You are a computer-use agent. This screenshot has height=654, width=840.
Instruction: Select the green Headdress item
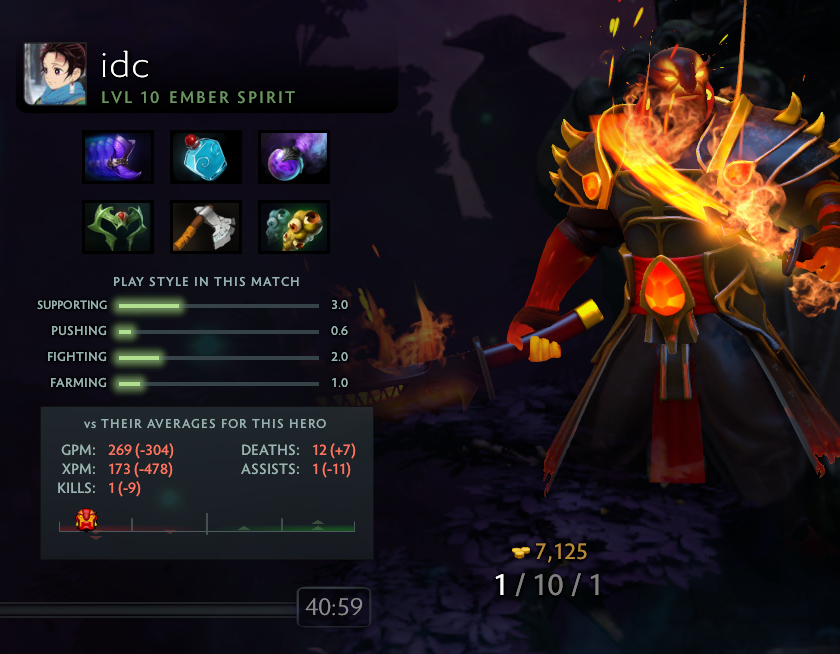coord(118,227)
